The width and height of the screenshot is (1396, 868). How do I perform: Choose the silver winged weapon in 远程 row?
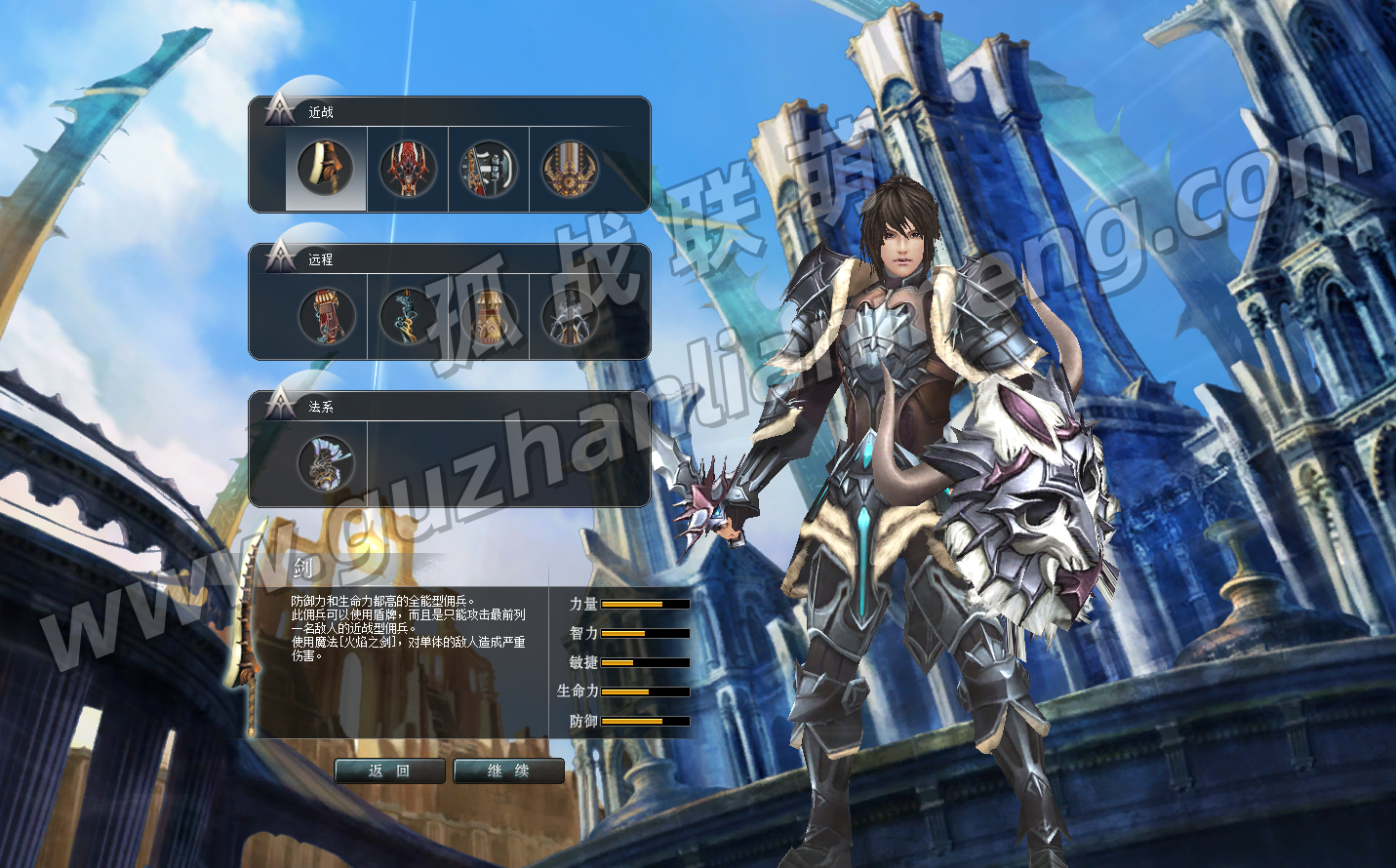[570, 316]
